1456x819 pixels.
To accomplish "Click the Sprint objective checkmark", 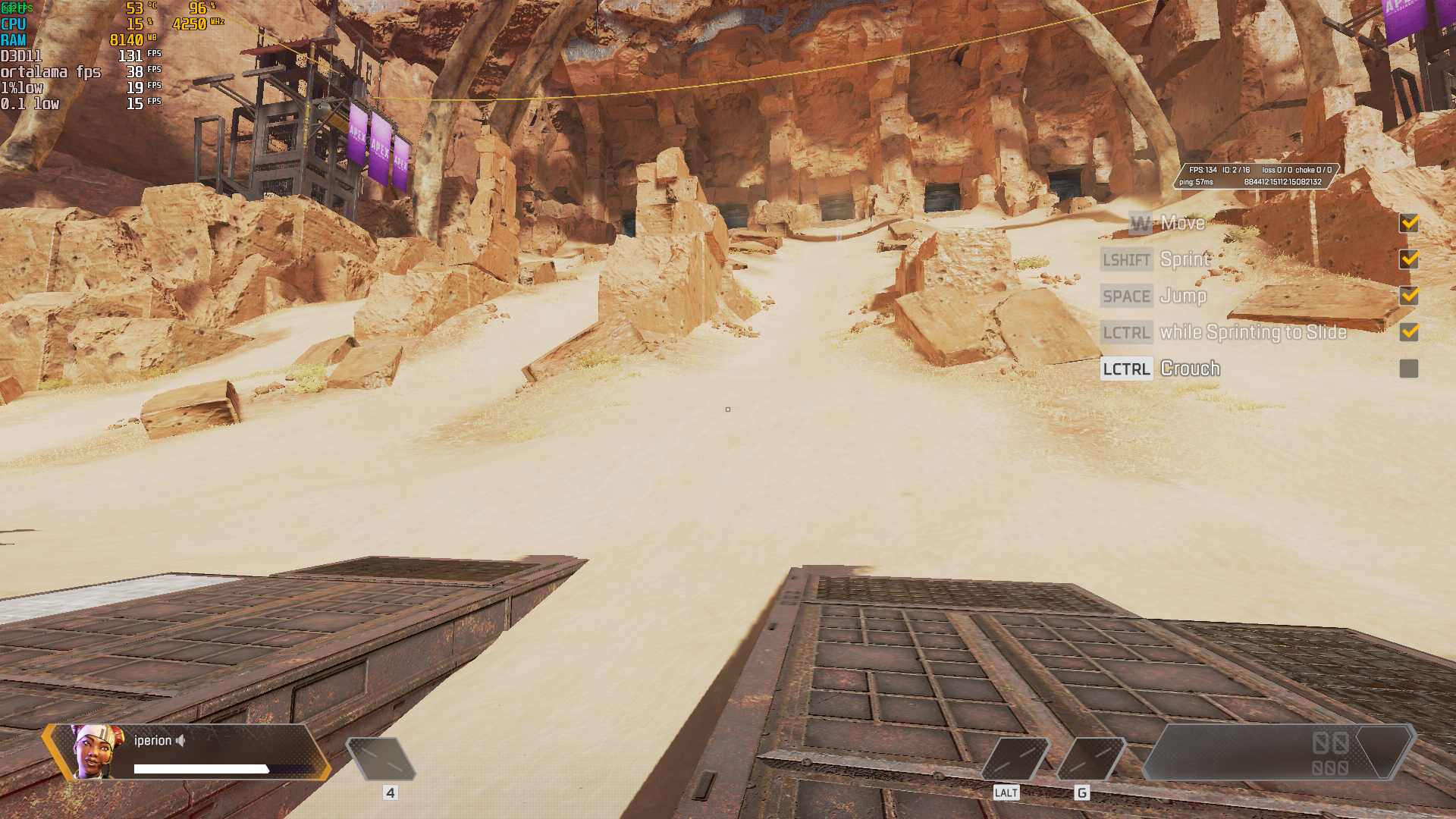I will click(1408, 259).
